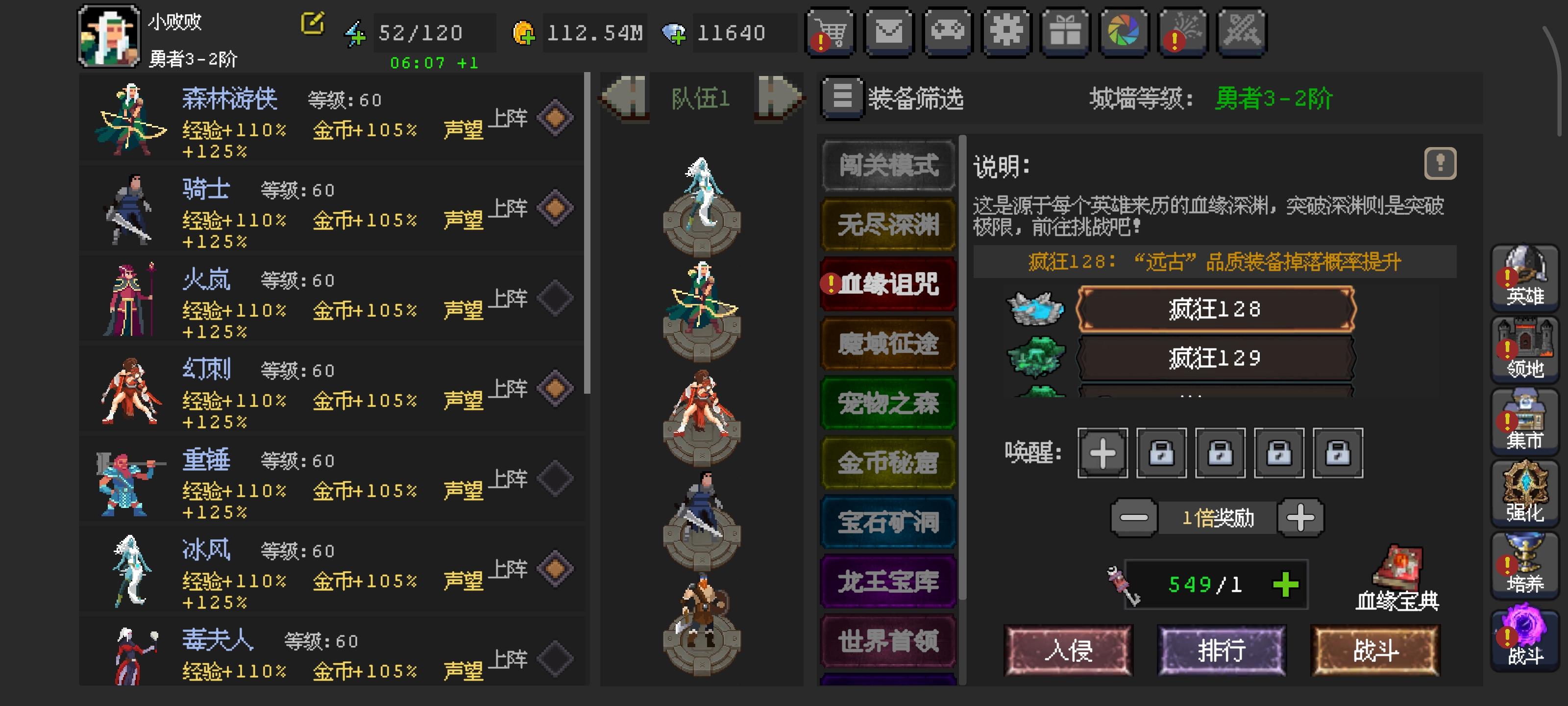The height and width of the screenshot is (706, 1568).
Task: Select 疯狂129 from the difficulty list
Action: pyautogui.click(x=1215, y=359)
